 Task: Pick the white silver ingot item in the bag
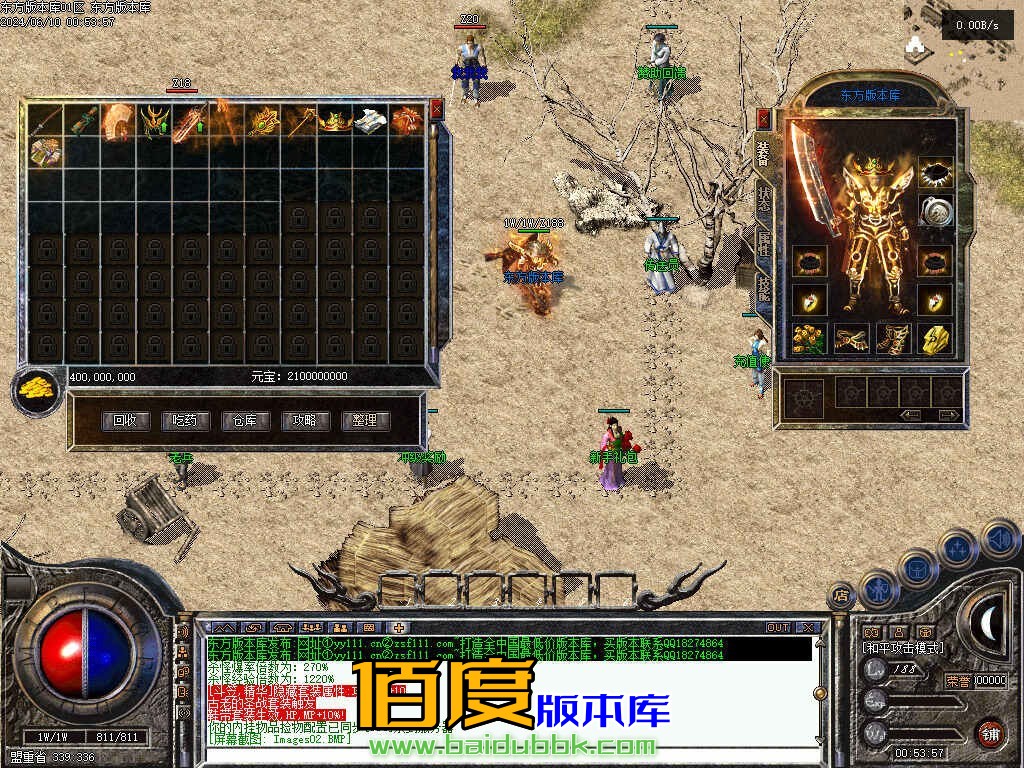370,121
